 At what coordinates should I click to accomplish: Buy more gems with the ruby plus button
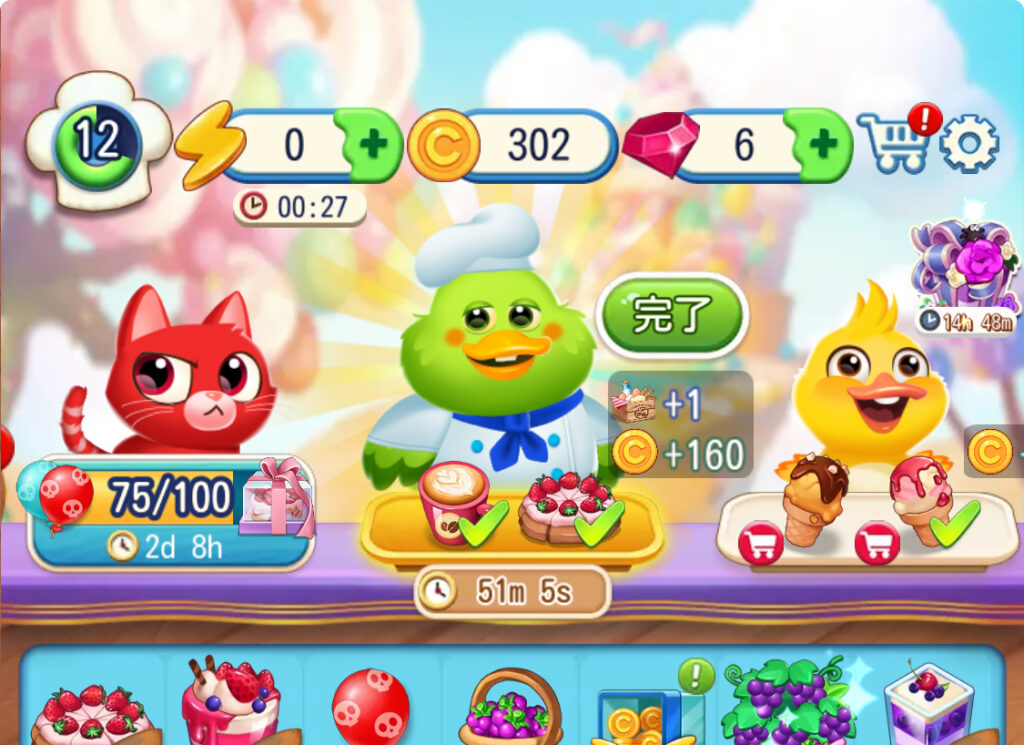823,146
